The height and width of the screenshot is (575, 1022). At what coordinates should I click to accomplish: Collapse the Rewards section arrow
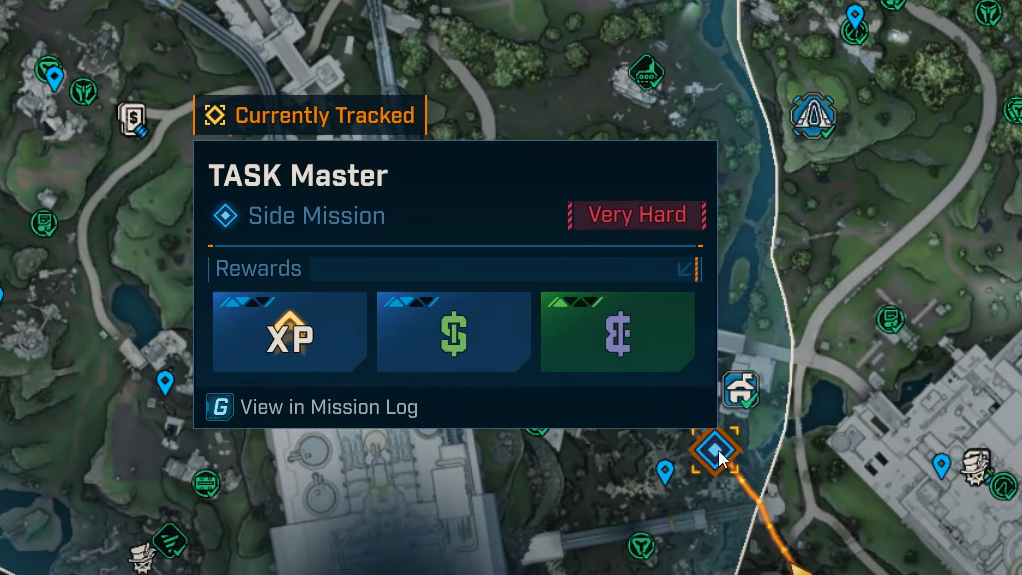coord(686,269)
